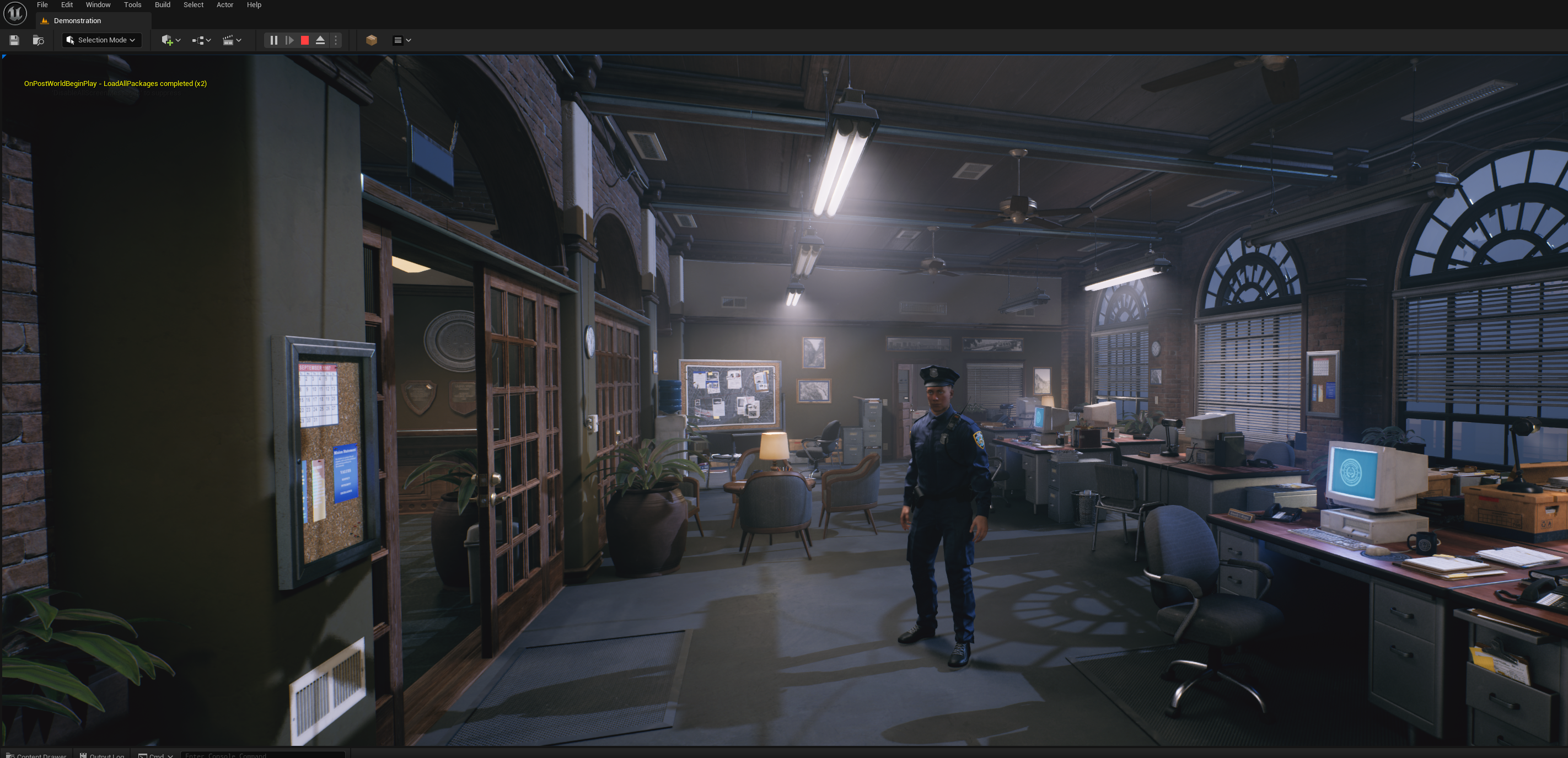Viewport: 1568px width, 758px height.
Task: Open the platforms package box icon
Action: coord(371,40)
